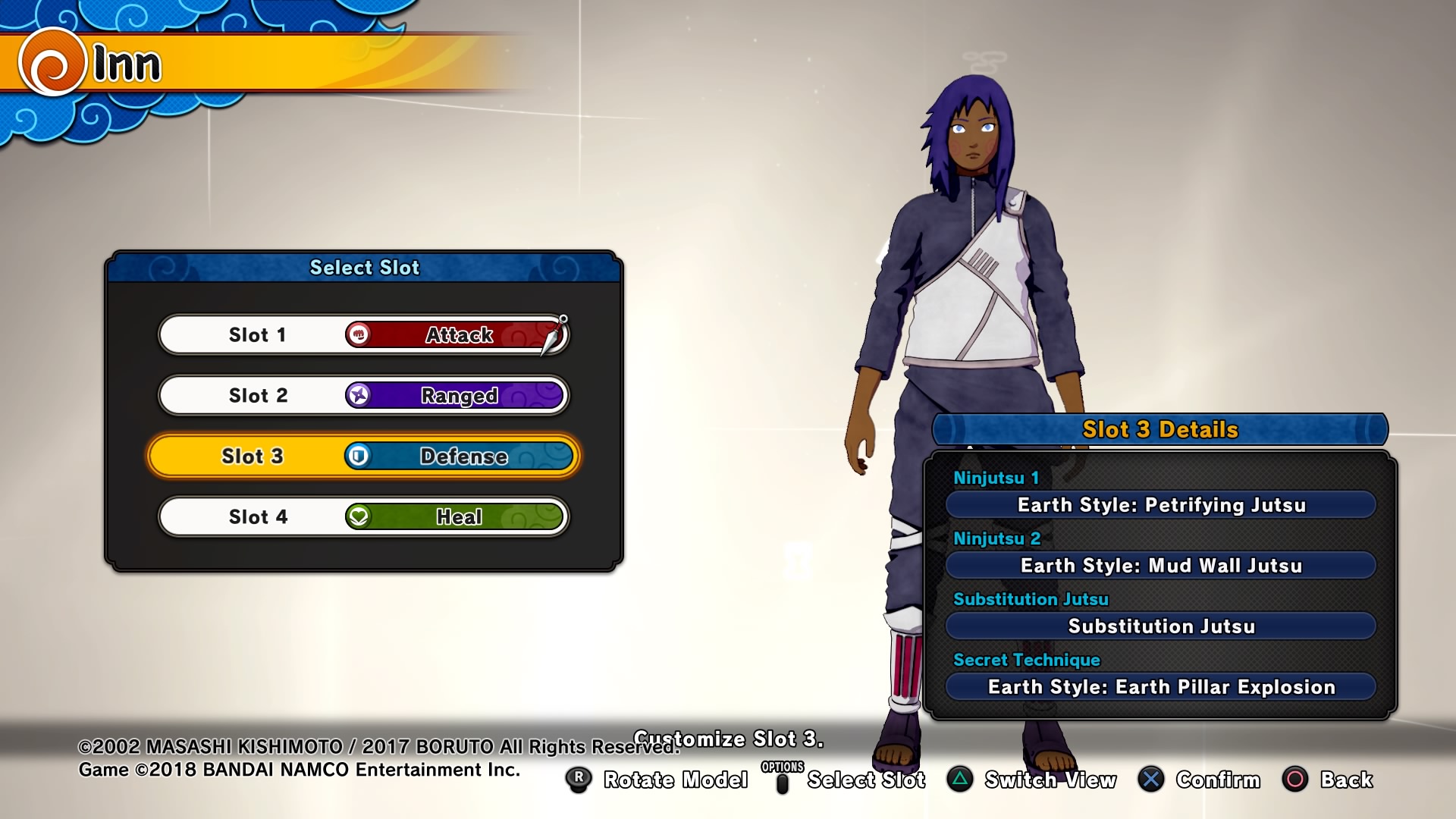The image size is (1456, 819).
Task: Open the highlighted Slot 3 Defense loadout
Action: pyautogui.click(x=363, y=456)
